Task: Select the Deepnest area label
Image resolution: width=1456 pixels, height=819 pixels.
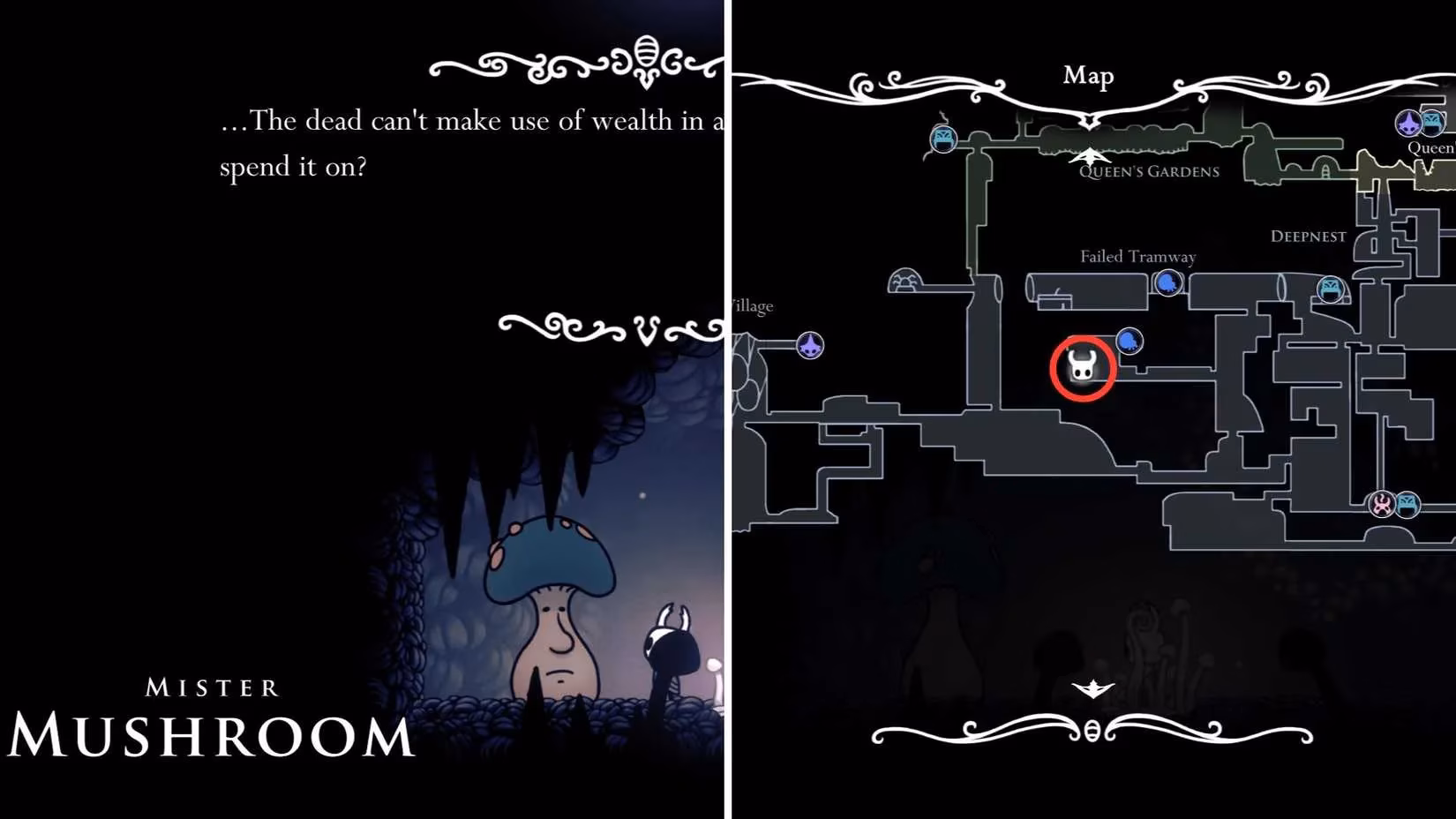Action: pos(1308,236)
